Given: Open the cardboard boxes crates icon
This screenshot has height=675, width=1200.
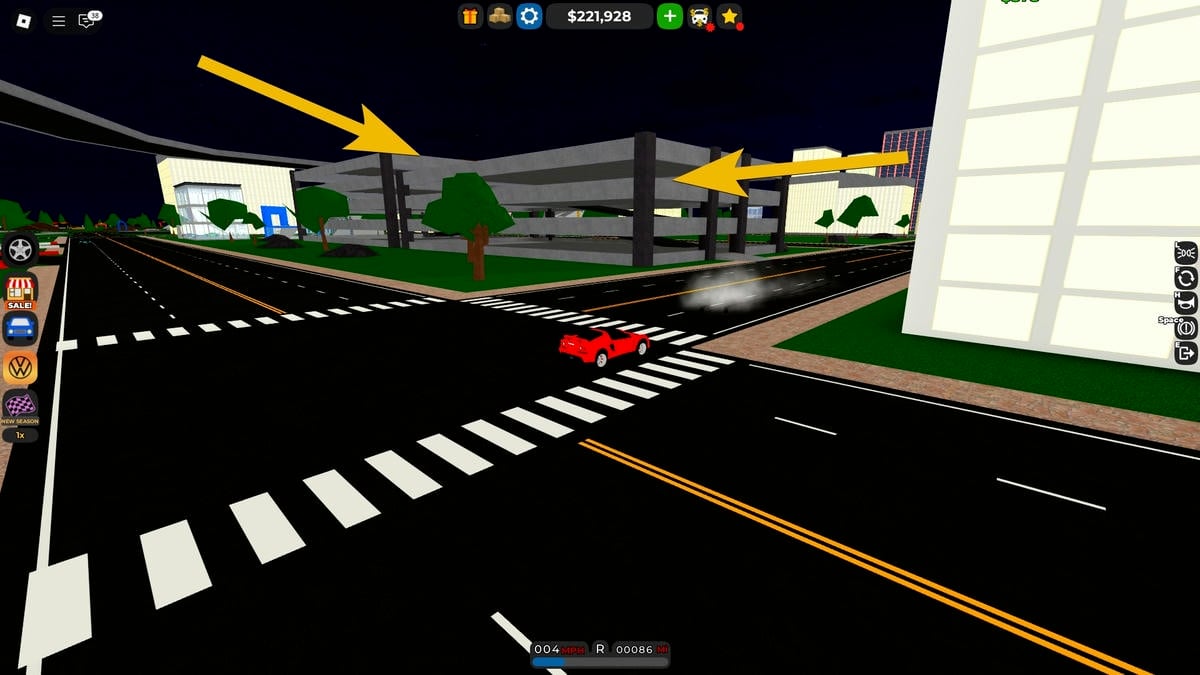Looking at the screenshot, I should pos(499,16).
